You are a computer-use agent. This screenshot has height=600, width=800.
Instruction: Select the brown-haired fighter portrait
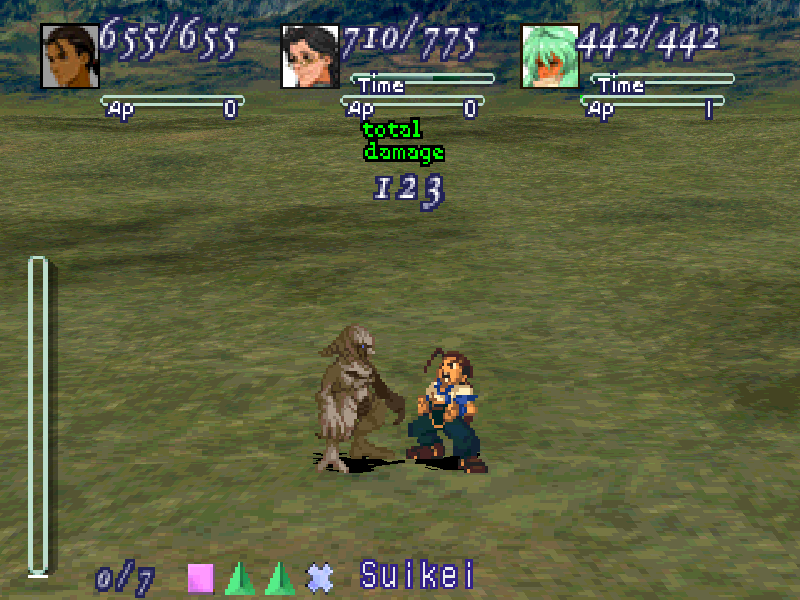(x=70, y=56)
